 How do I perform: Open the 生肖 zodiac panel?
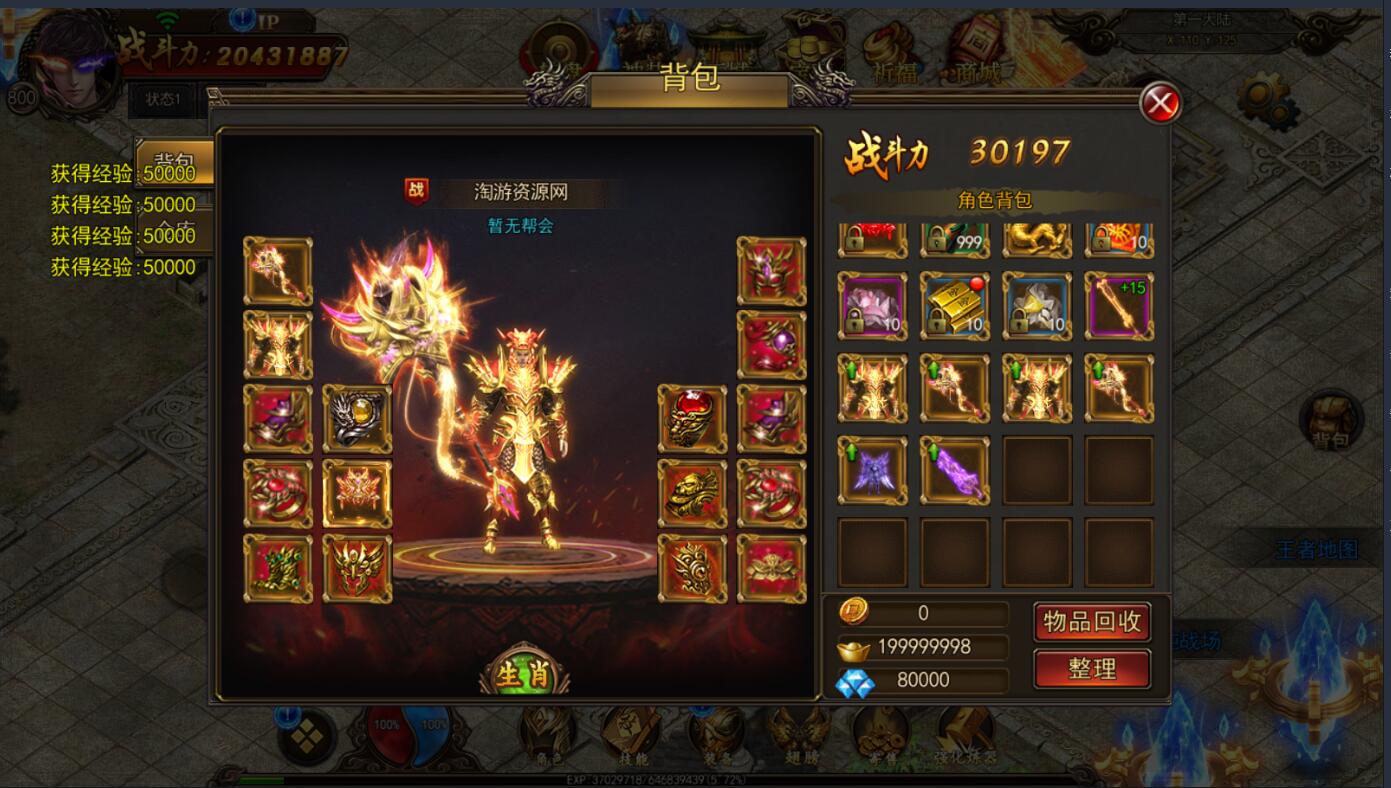point(524,674)
